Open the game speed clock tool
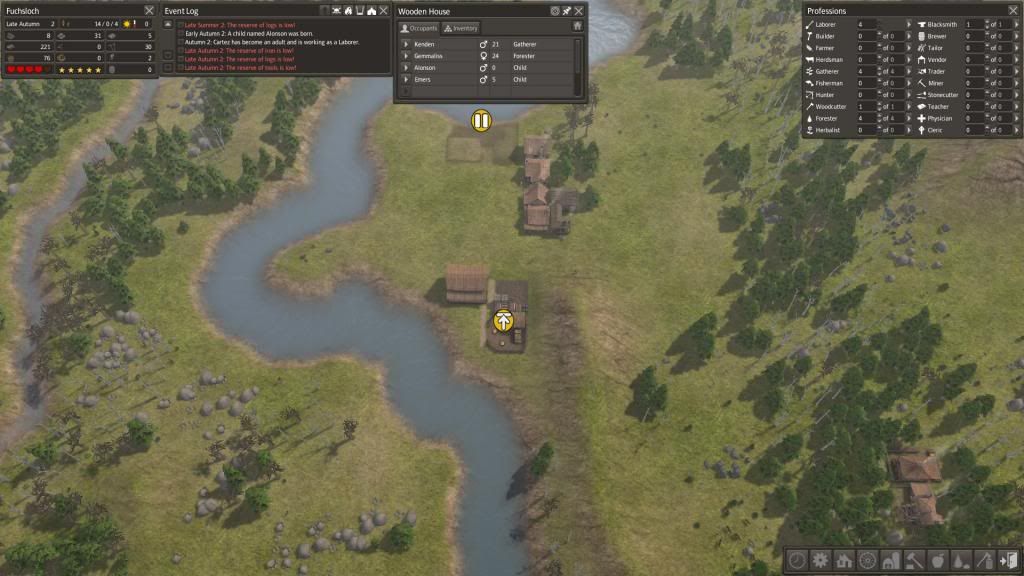 click(x=798, y=561)
